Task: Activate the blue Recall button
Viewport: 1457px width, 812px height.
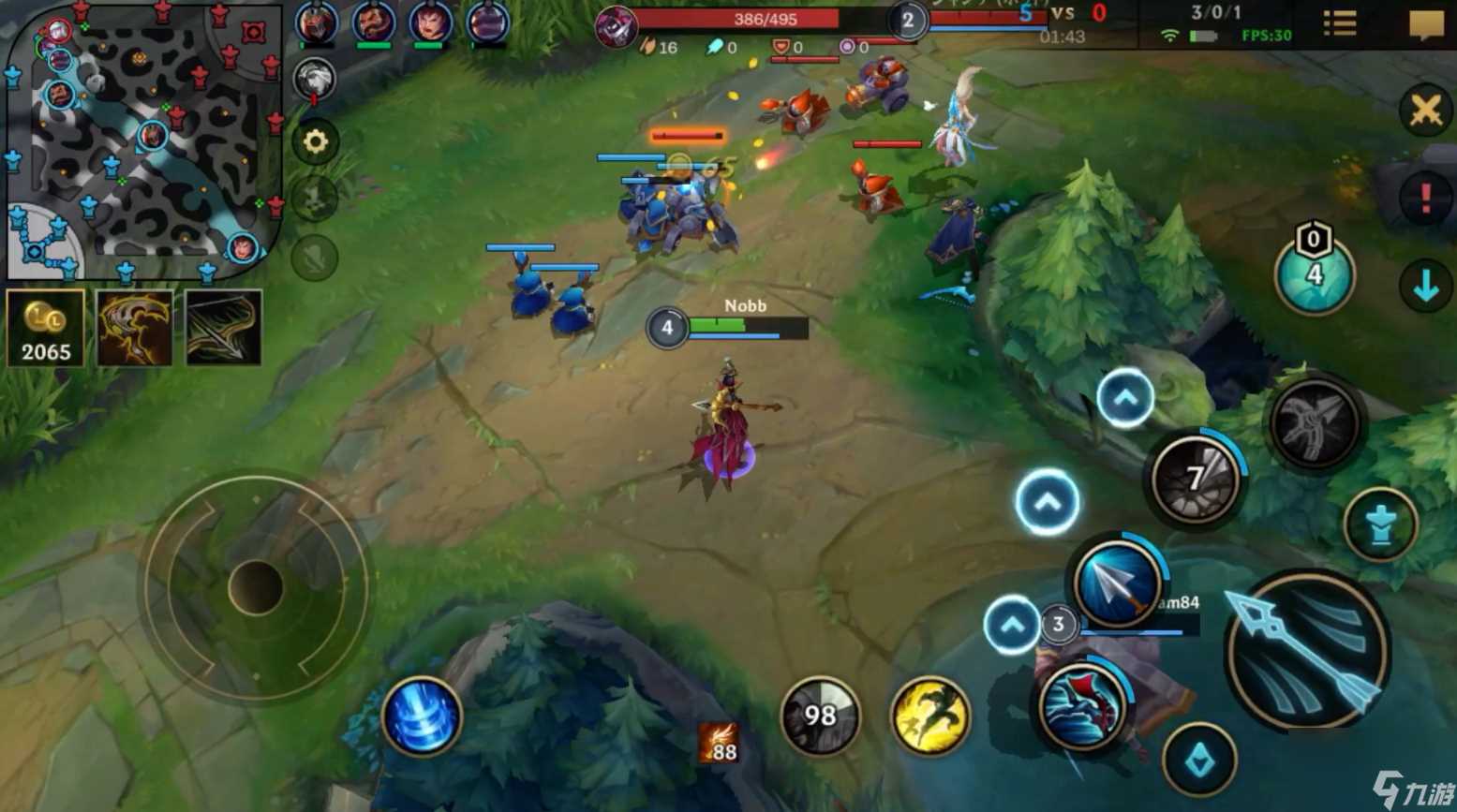Action: (421, 716)
